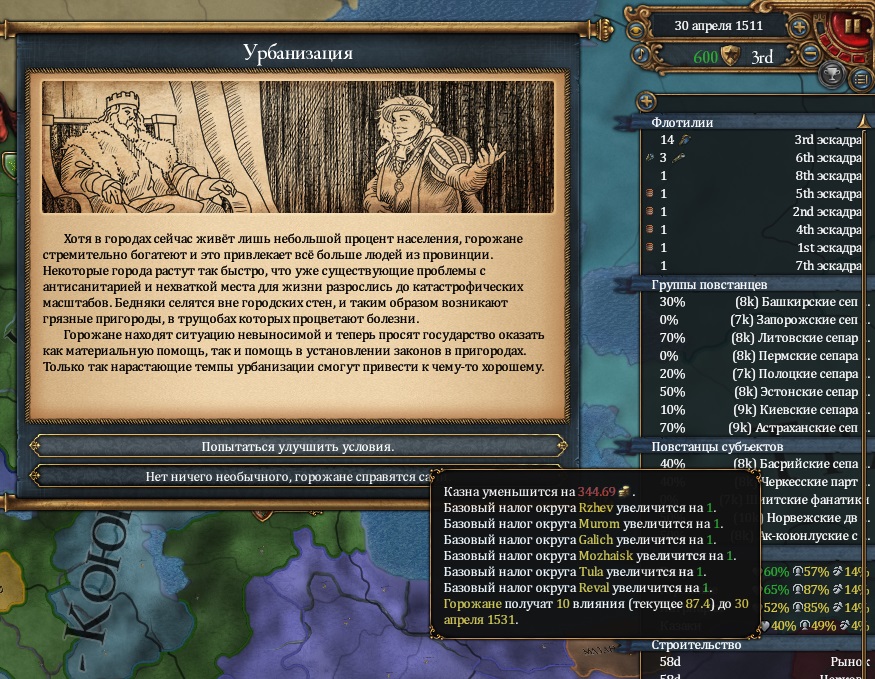This screenshot has height=679, width=875.
Task: Choose 'Нет ничего необычного' event option
Action: [x=232, y=477]
